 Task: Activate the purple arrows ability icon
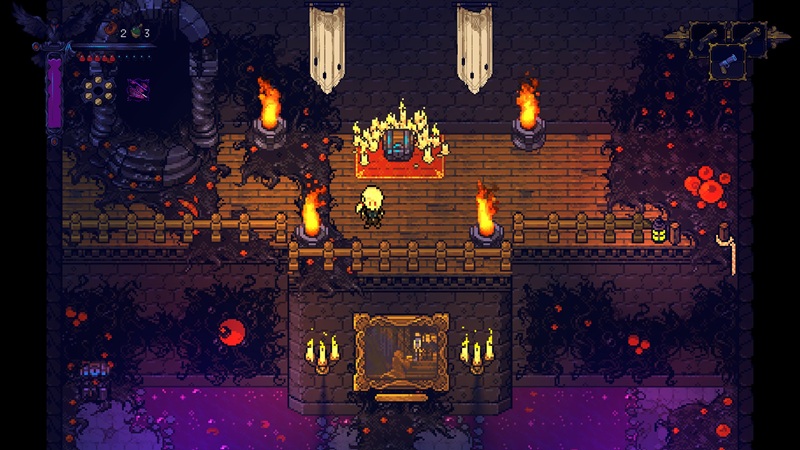[x=139, y=88]
